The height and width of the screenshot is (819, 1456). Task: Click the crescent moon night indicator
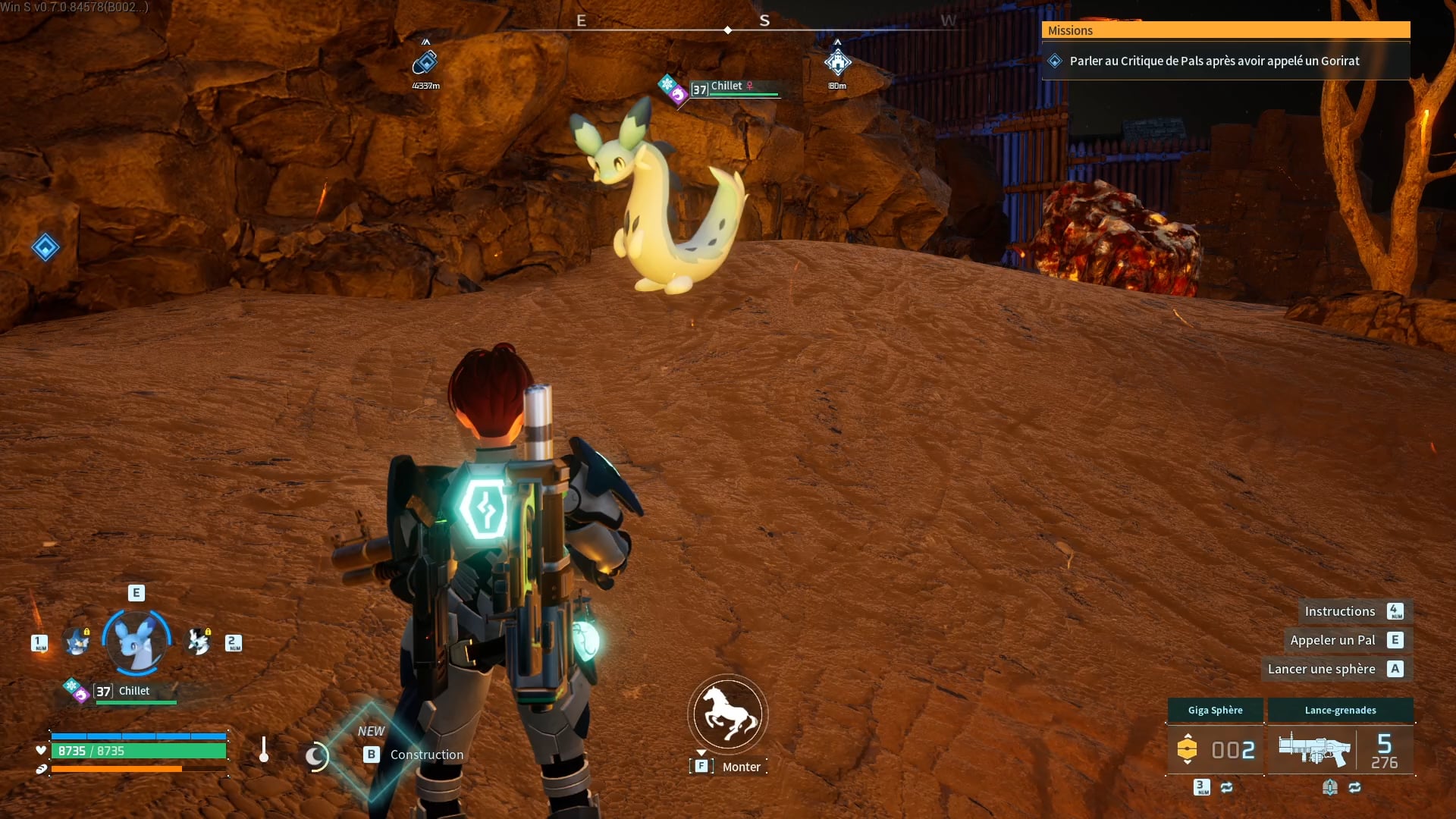point(315,755)
